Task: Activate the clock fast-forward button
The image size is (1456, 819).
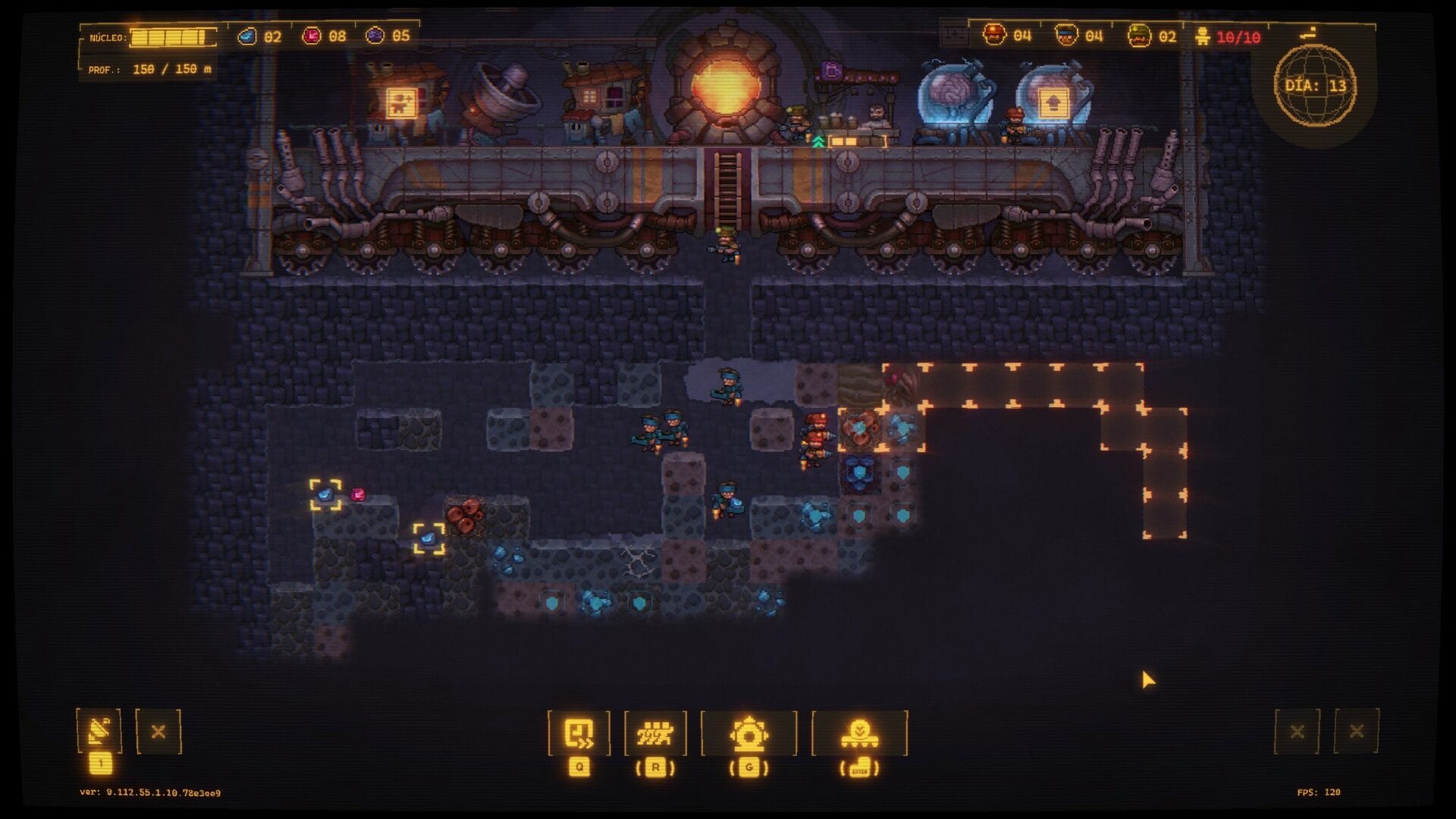Action: click(579, 733)
